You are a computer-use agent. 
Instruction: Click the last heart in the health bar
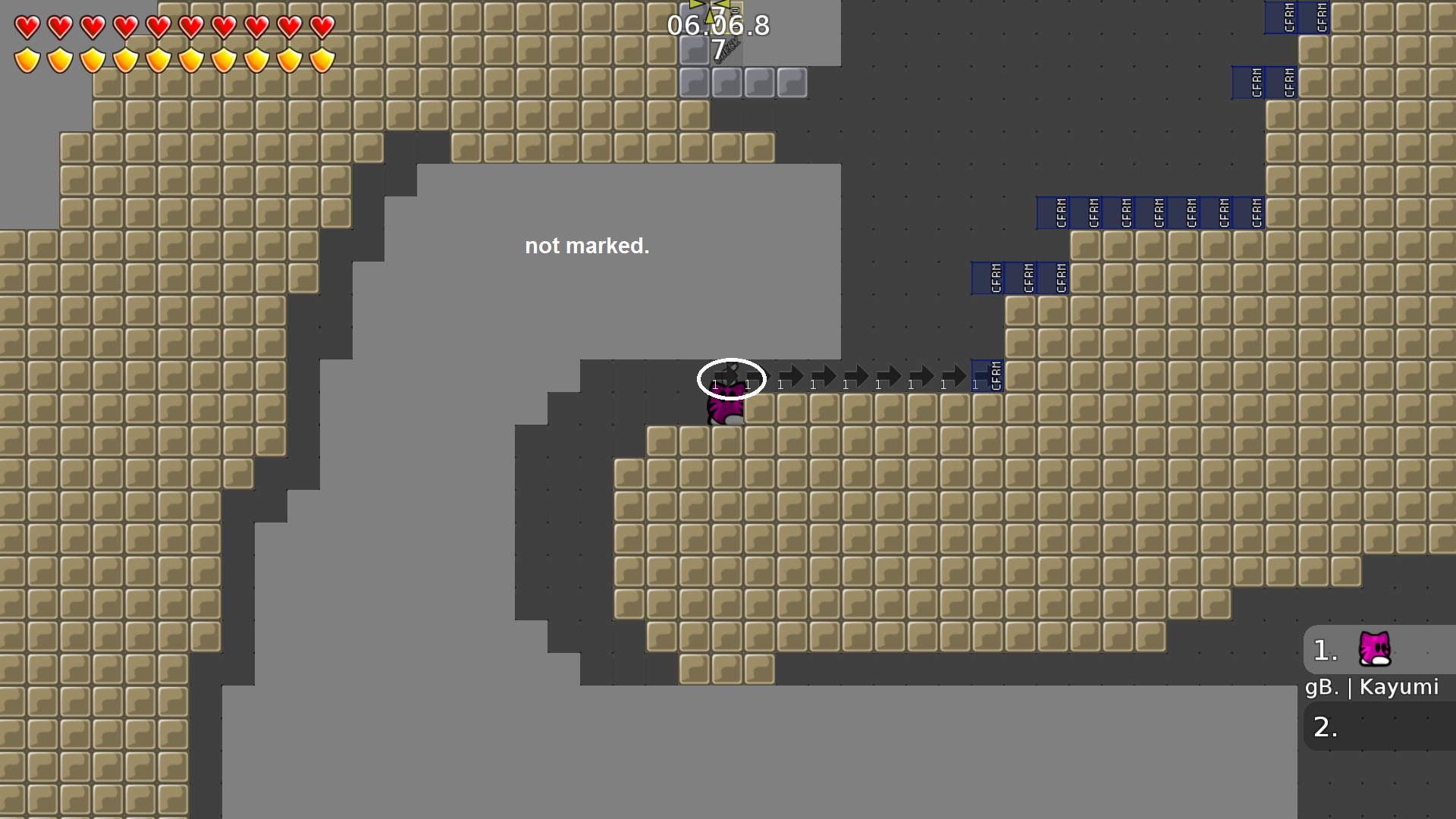pos(322,29)
